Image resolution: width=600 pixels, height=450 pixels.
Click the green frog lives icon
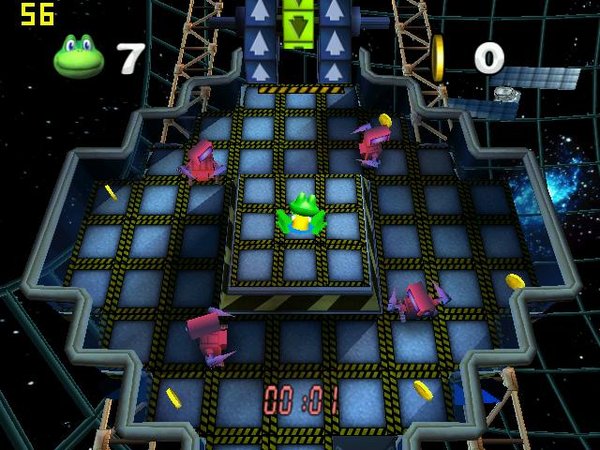[x=79, y=57]
